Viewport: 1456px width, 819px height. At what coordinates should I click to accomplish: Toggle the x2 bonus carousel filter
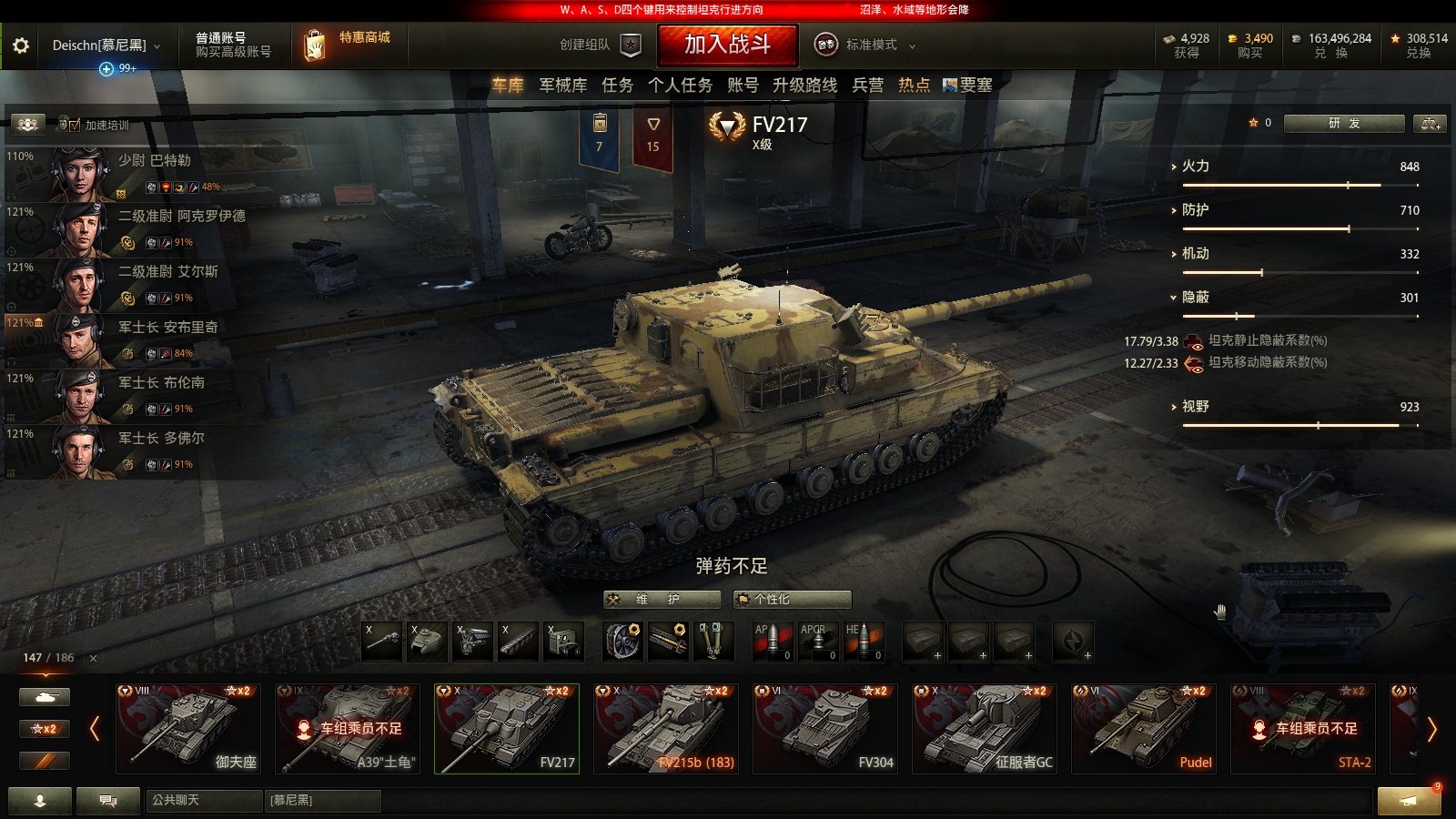44,728
